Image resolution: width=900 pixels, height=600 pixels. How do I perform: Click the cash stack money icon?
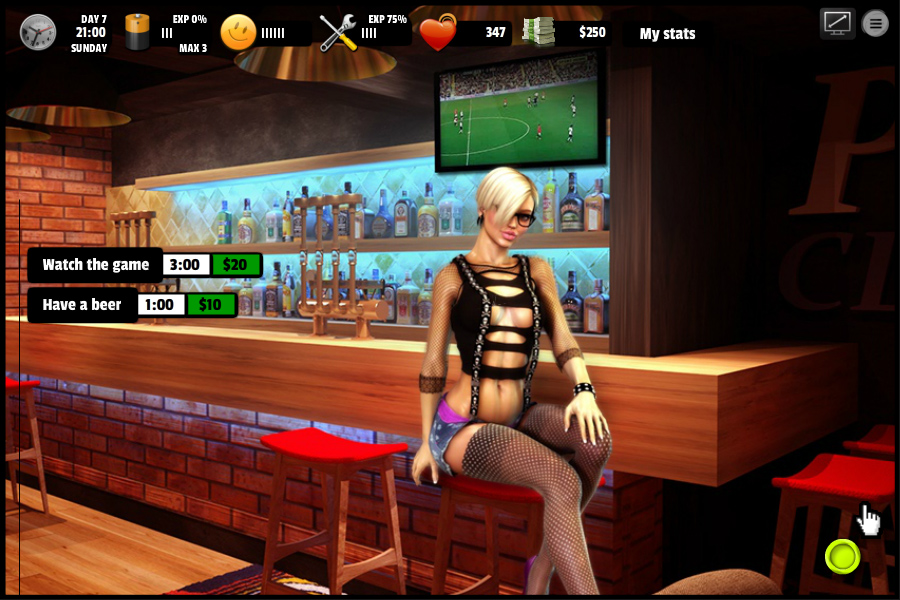coord(537,32)
